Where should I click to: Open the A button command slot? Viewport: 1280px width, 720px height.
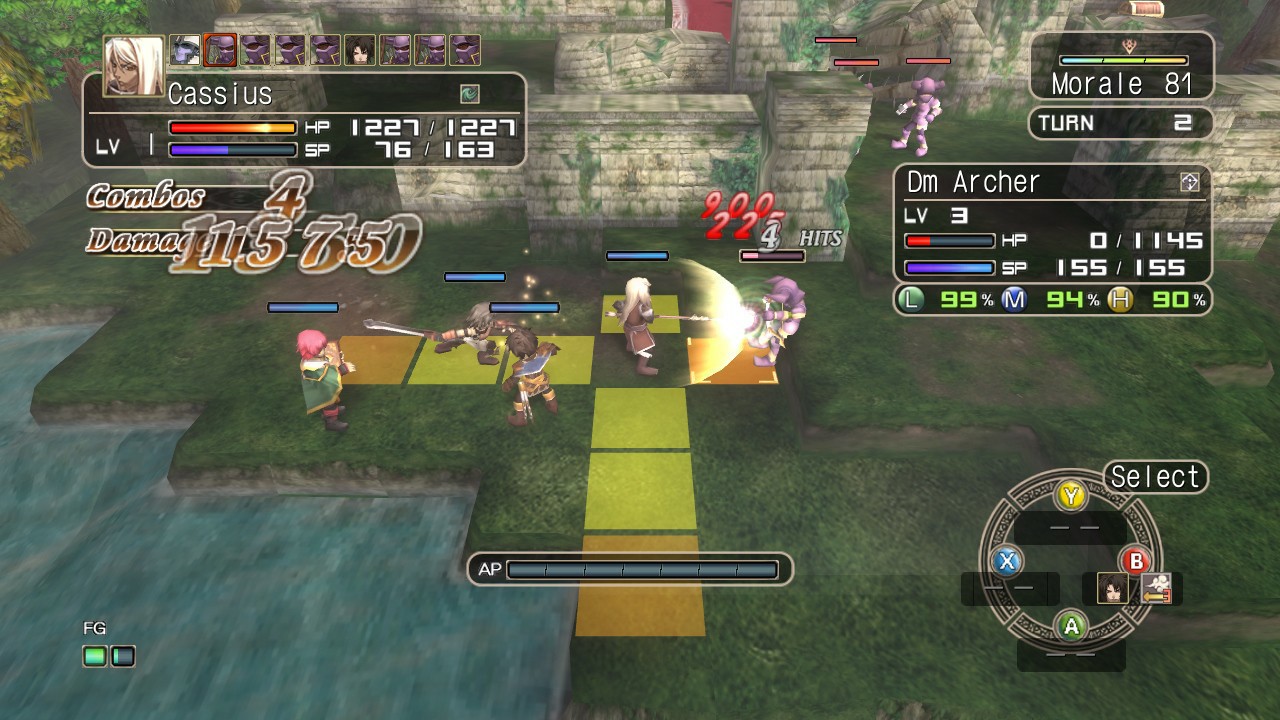[1071, 625]
